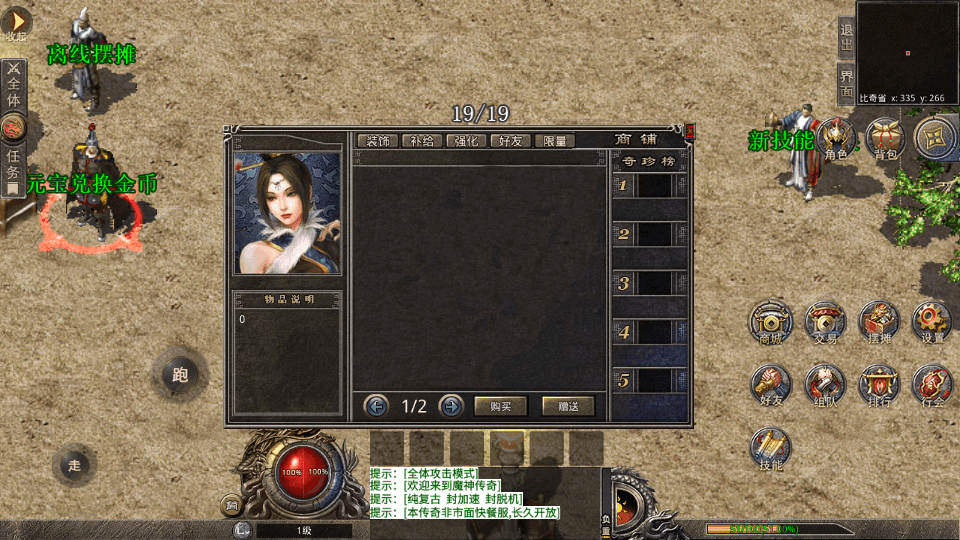Switch to the 装饰 shop tab

[378, 141]
